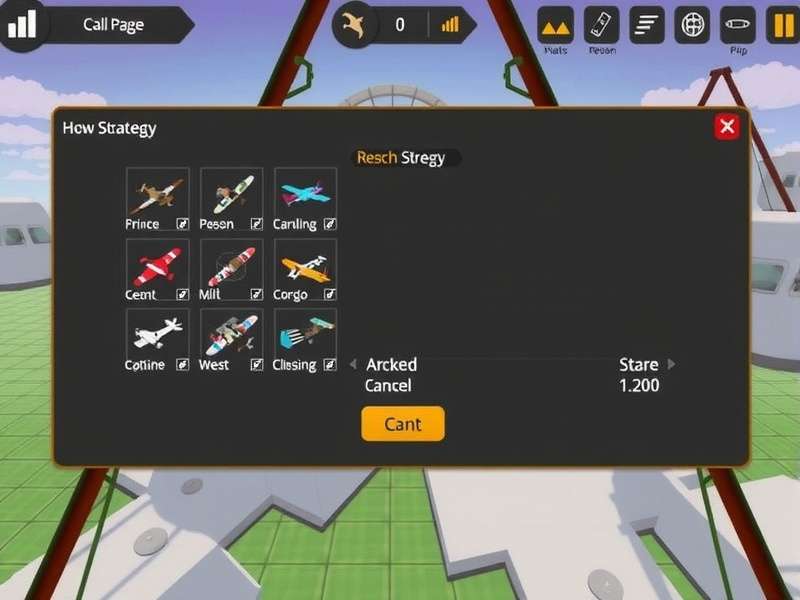Click the left arrow beside Arcked

(353, 365)
